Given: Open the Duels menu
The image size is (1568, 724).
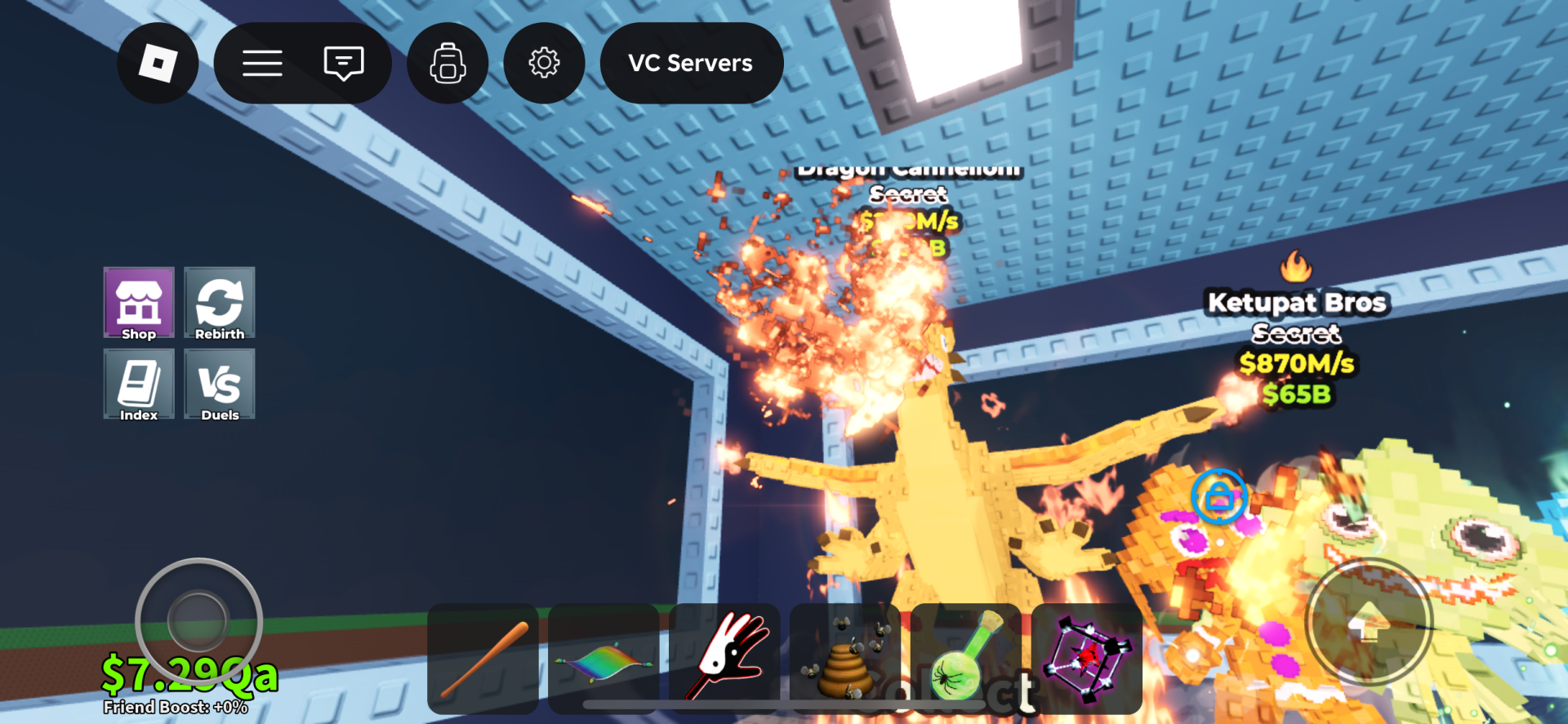Looking at the screenshot, I should pyautogui.click(x=219, y=384).
